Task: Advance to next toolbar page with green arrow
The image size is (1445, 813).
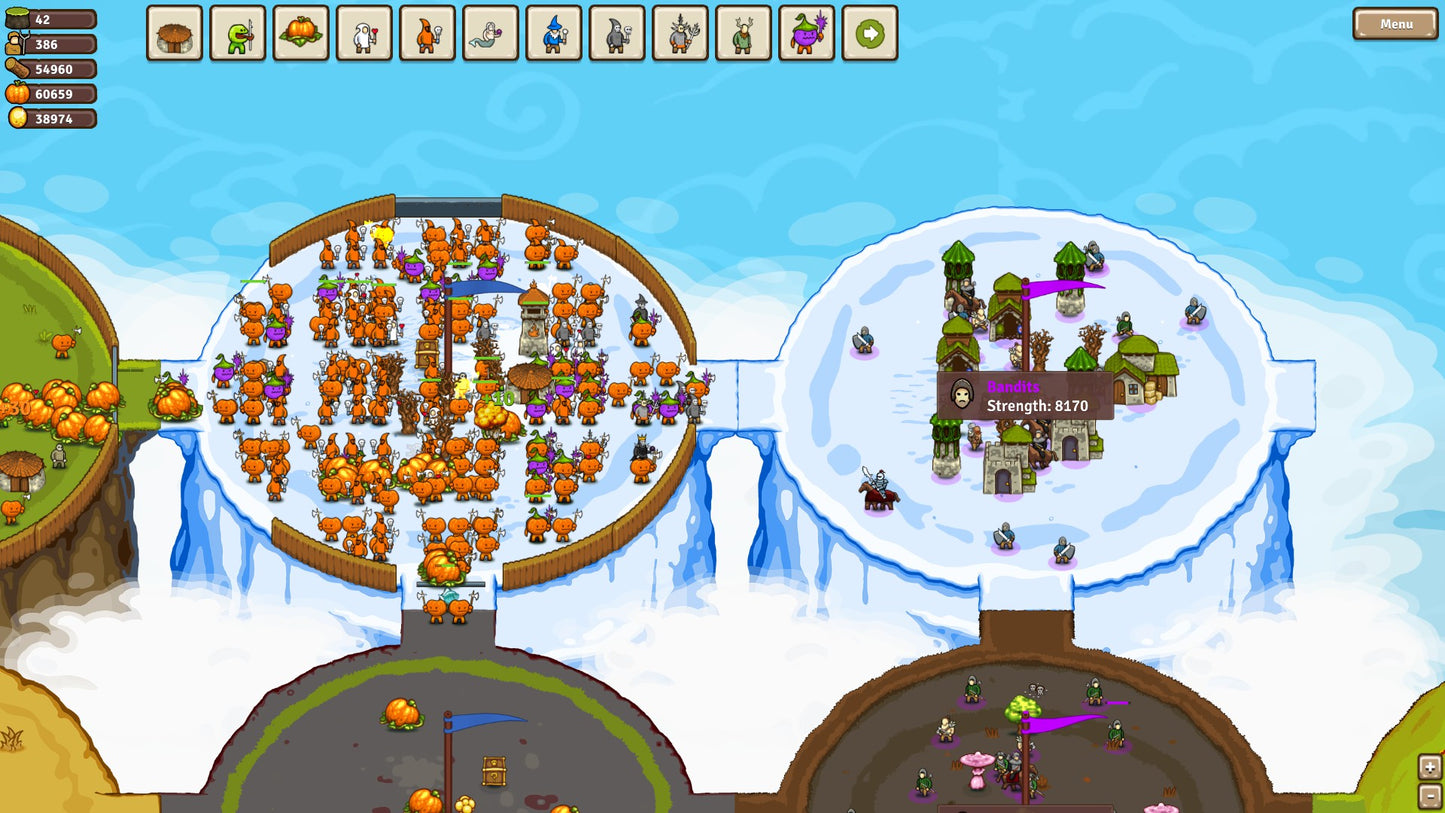Action: pos(871,33)
